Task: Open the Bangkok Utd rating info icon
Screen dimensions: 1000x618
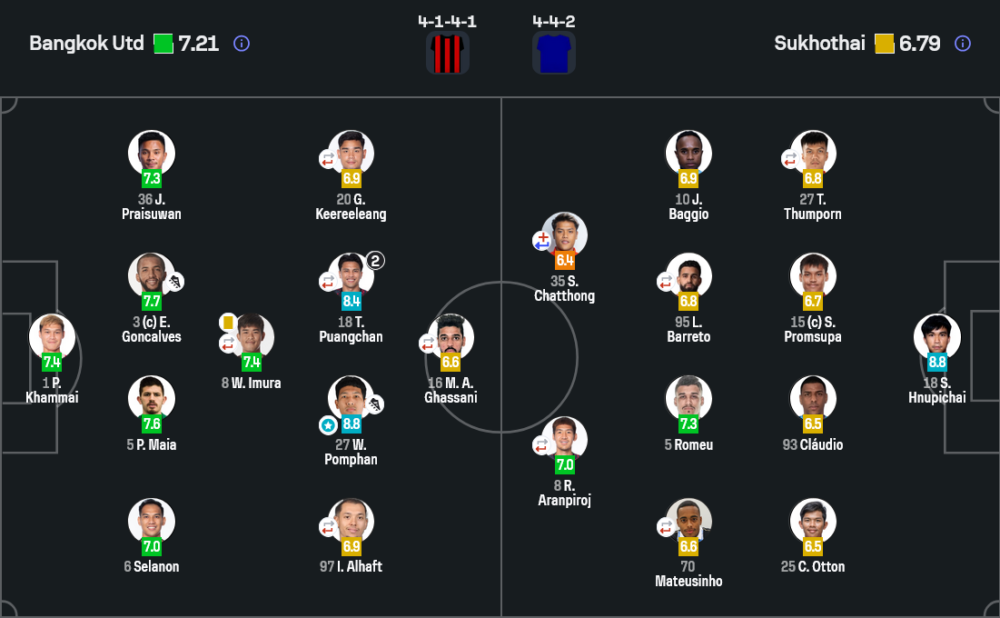Action: [241, 44]
